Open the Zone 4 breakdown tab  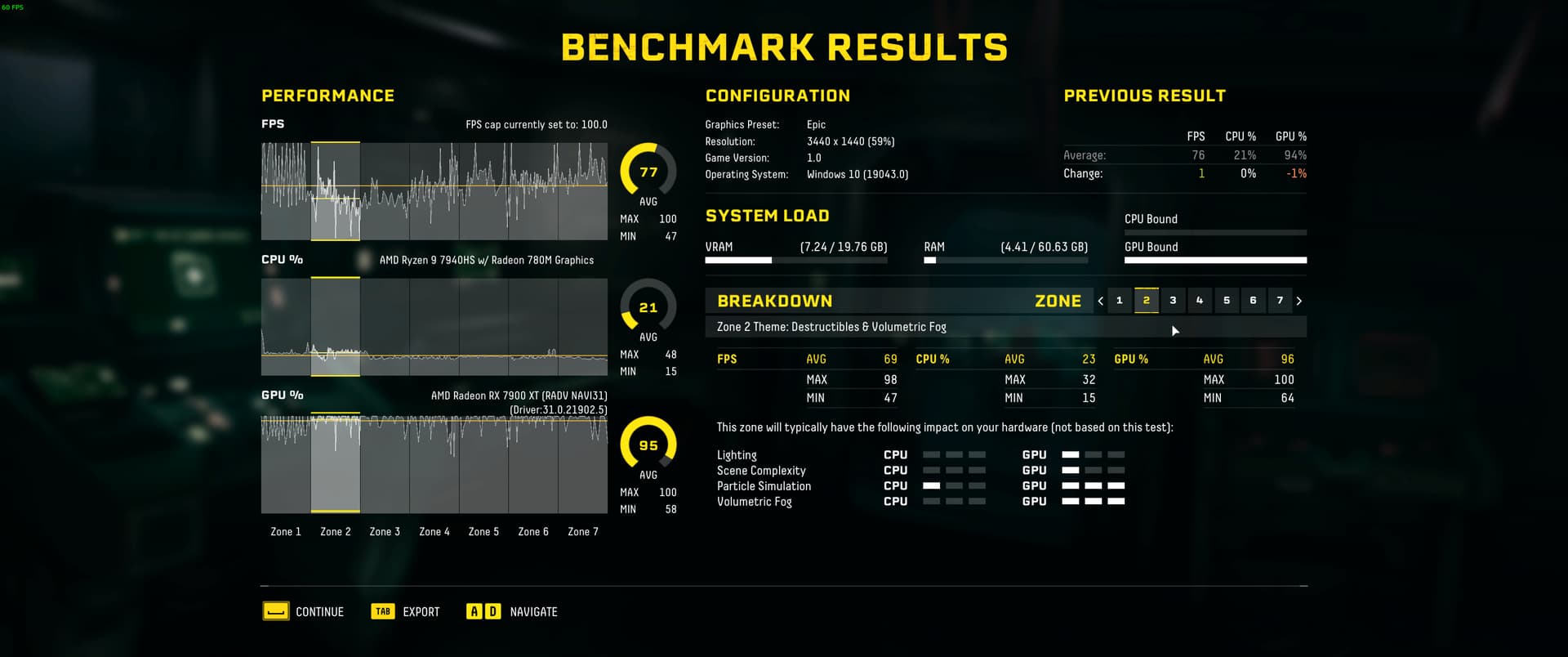1200,301
